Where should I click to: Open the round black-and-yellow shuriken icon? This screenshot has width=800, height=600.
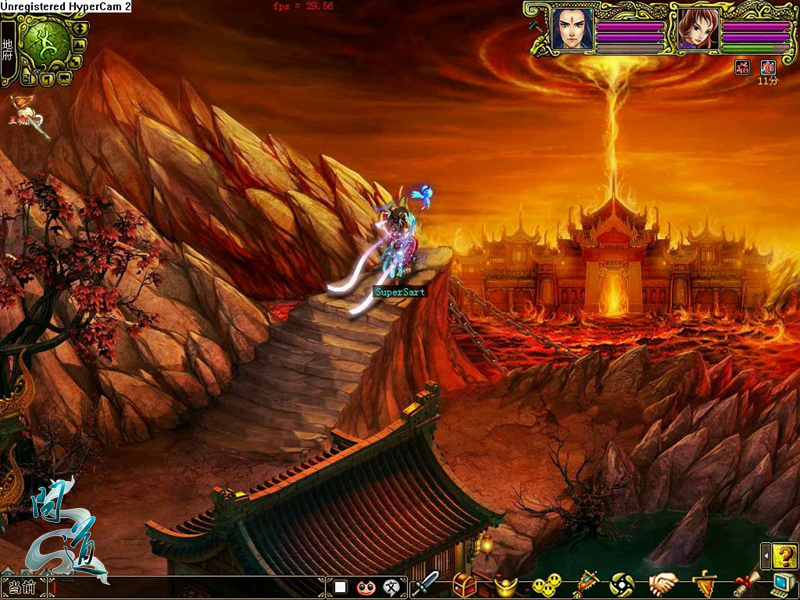click(x=622, y=584)
